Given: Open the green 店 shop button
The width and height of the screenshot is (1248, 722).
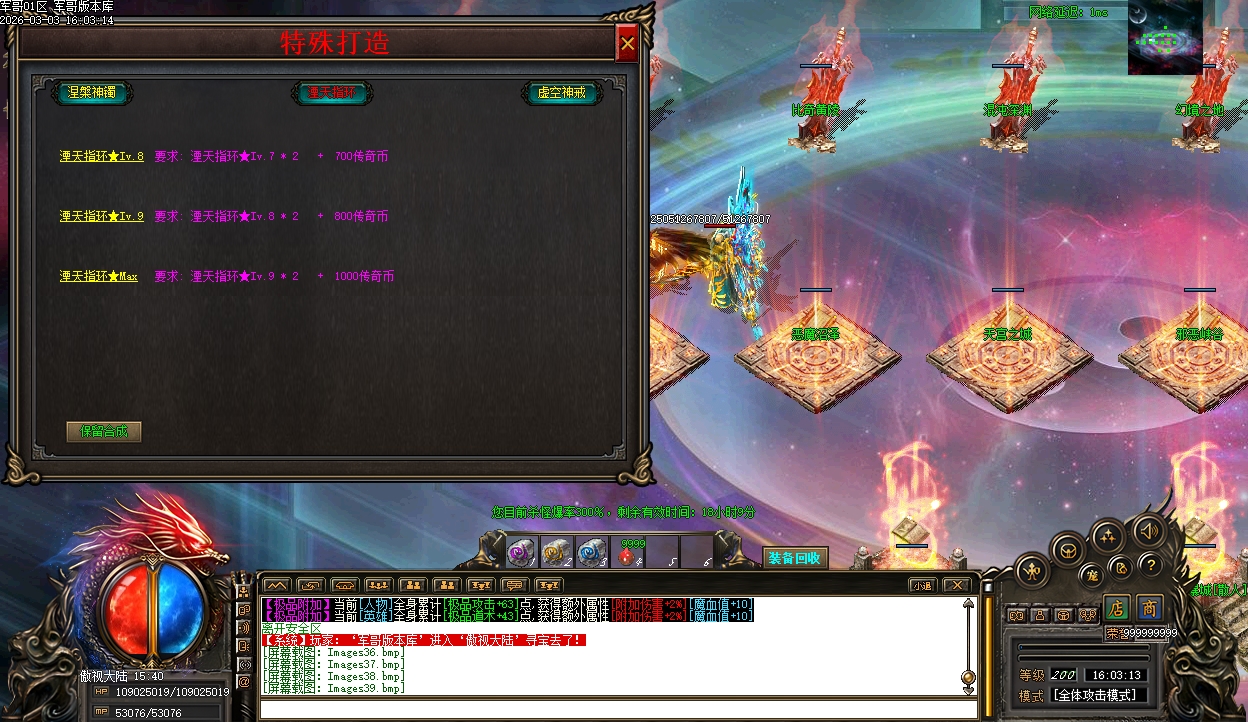Looking at the screenshot, I should pos(1117,608).
